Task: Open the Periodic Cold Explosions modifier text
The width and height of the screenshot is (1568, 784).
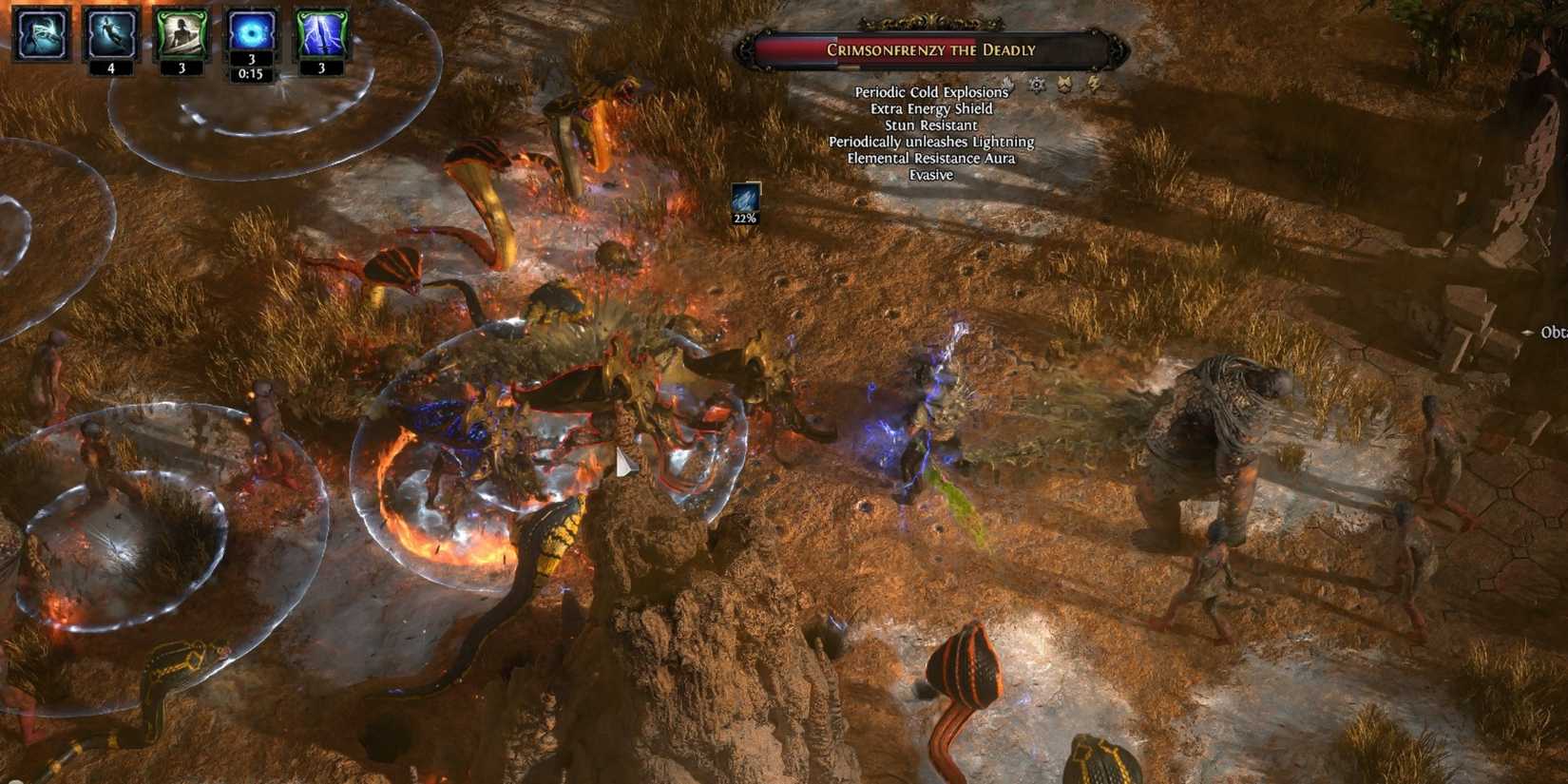Action: tap(932, 92)
